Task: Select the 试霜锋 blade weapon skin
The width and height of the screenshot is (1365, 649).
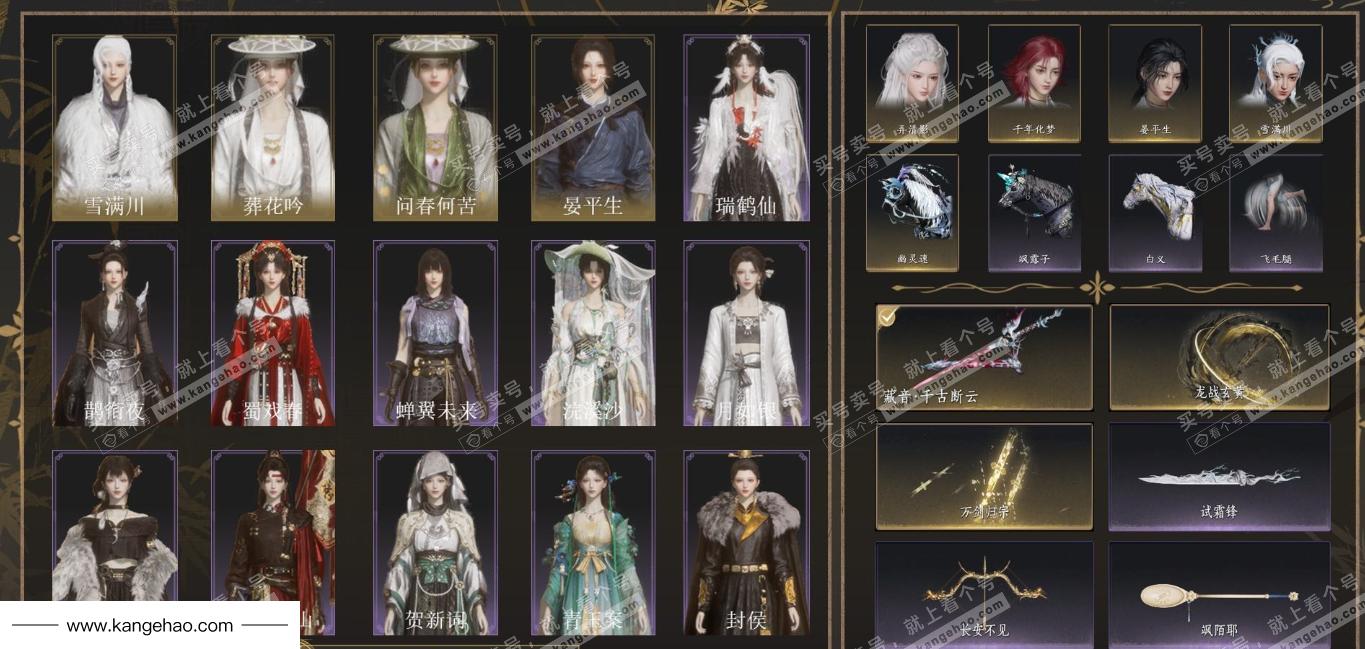Action: pos(1219,476)
